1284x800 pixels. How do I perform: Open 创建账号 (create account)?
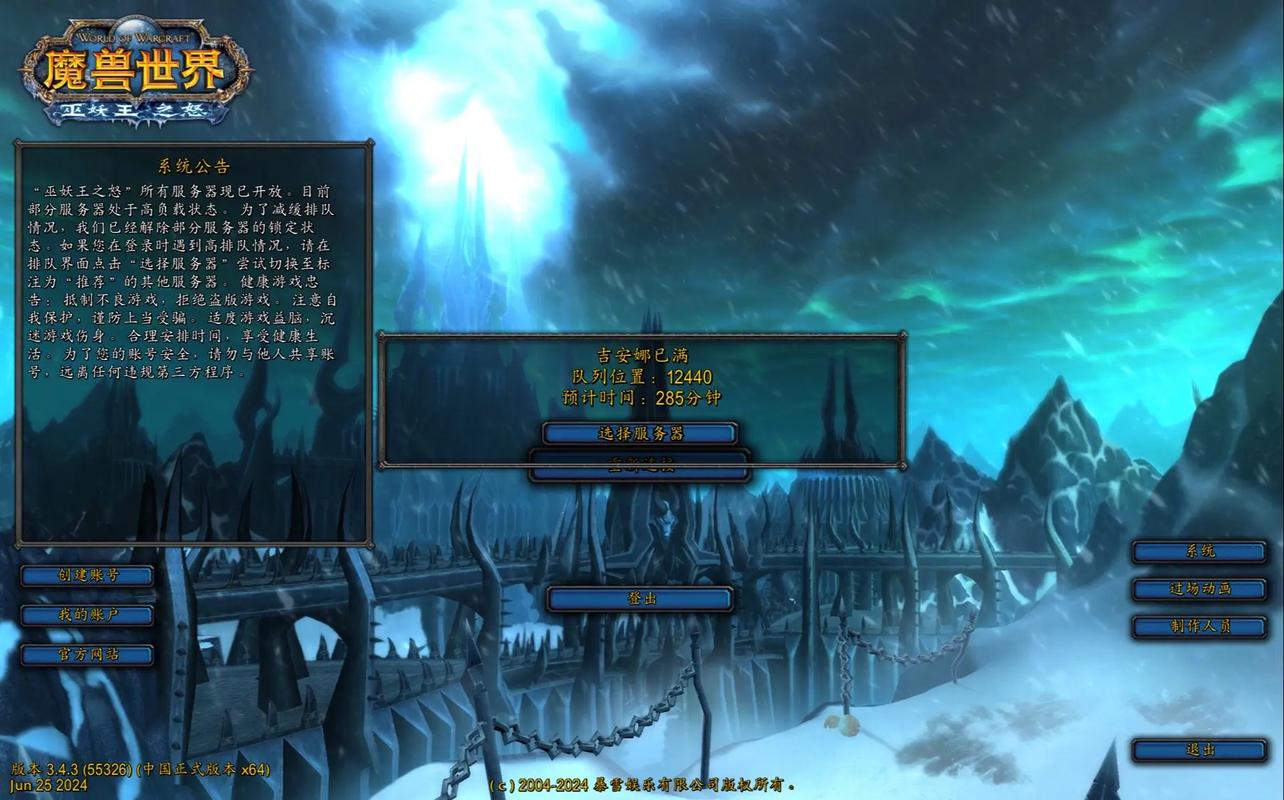coord(87,575)
